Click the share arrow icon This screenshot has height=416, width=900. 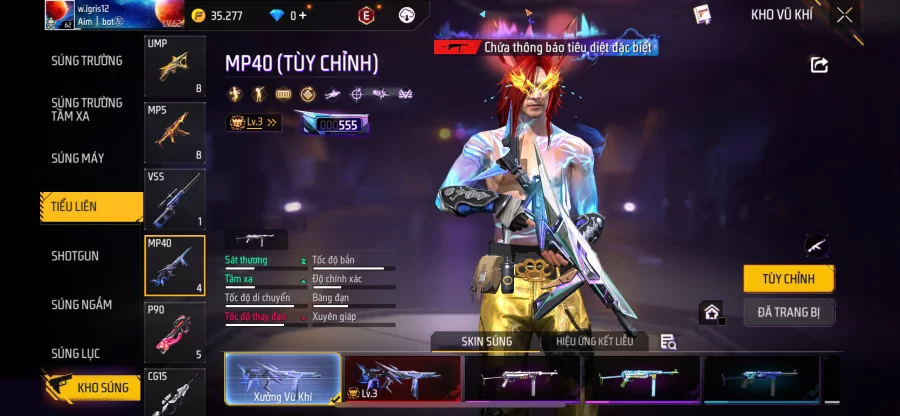click(819, 65)
